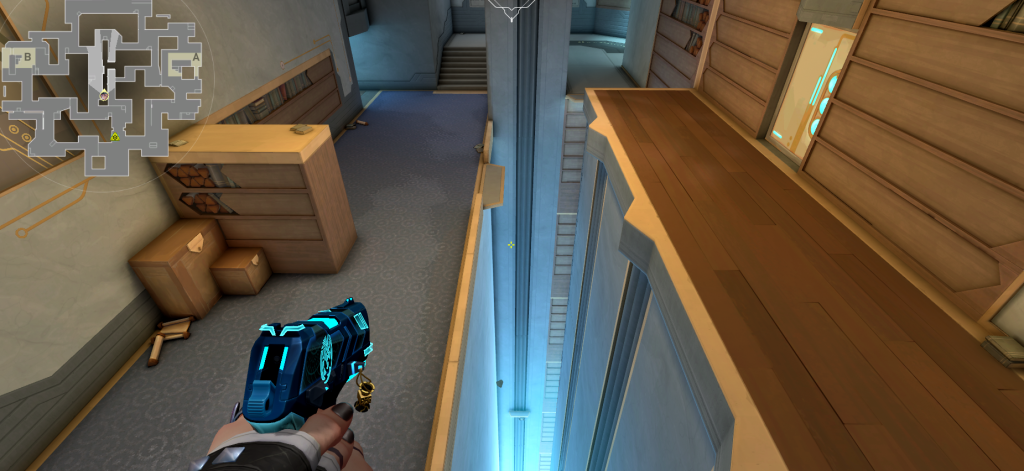Click the player agent icon on the minimap

[104, 95]
